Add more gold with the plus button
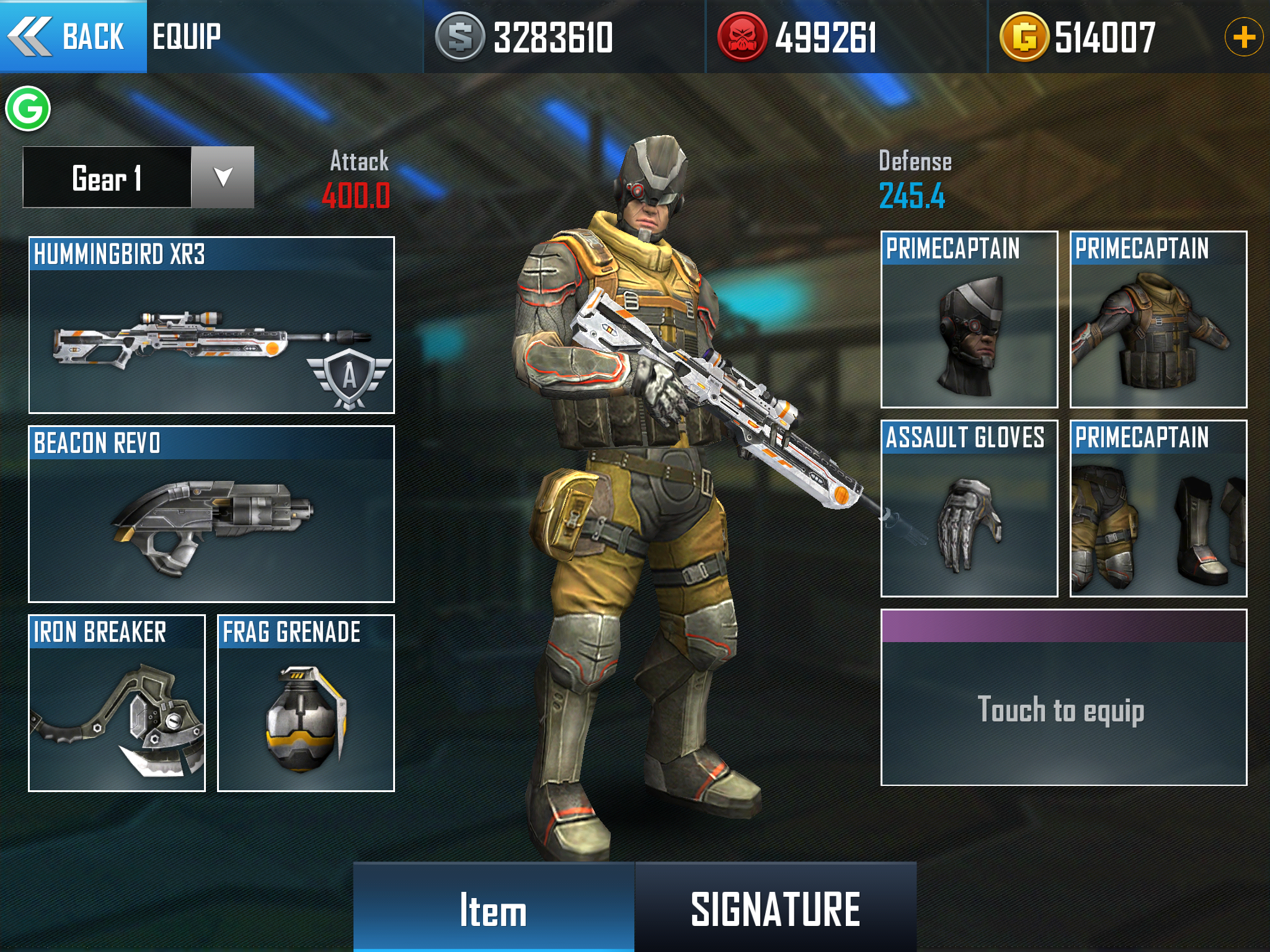This screenshot has height=952, width=1270. point(1243,37)
